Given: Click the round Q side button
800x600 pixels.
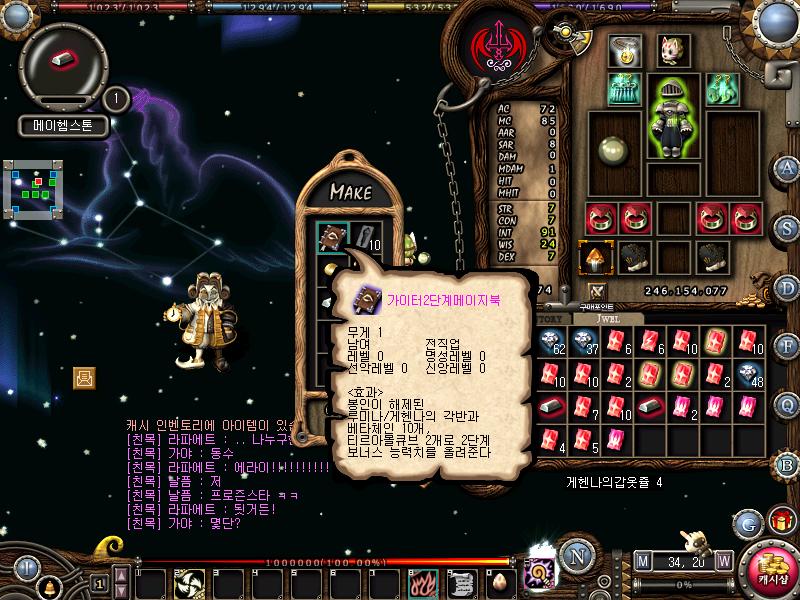Looking at the screenshot, I should pos(788,404).
